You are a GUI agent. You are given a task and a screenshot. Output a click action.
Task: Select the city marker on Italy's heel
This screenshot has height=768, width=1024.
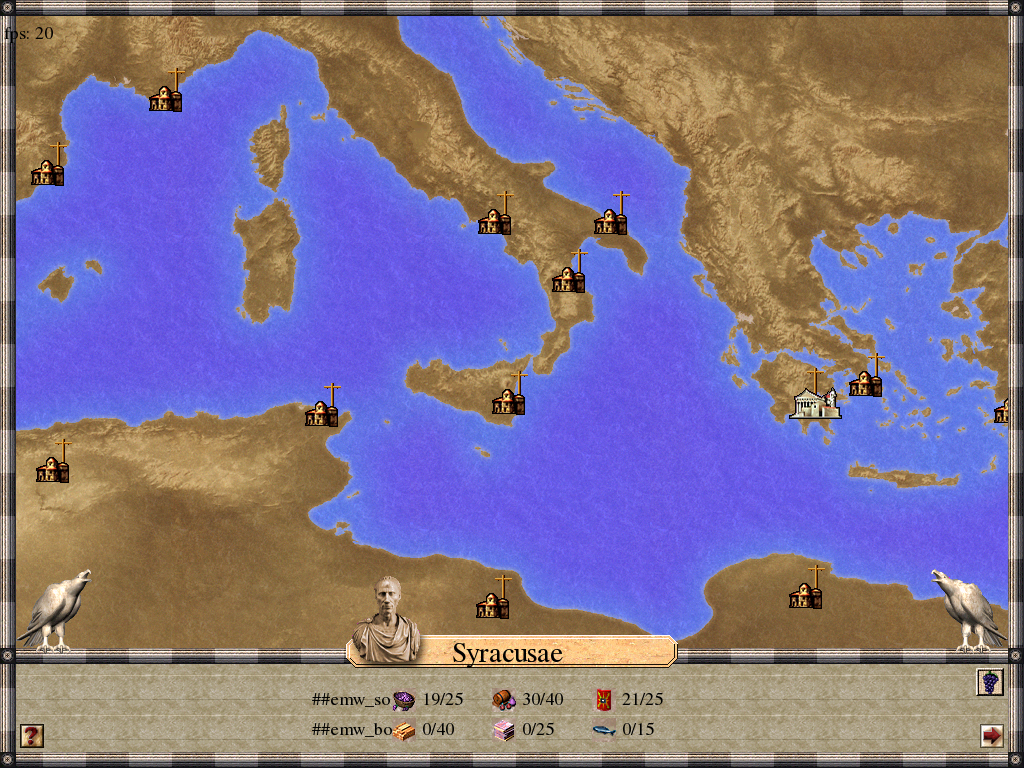point(611,218)
